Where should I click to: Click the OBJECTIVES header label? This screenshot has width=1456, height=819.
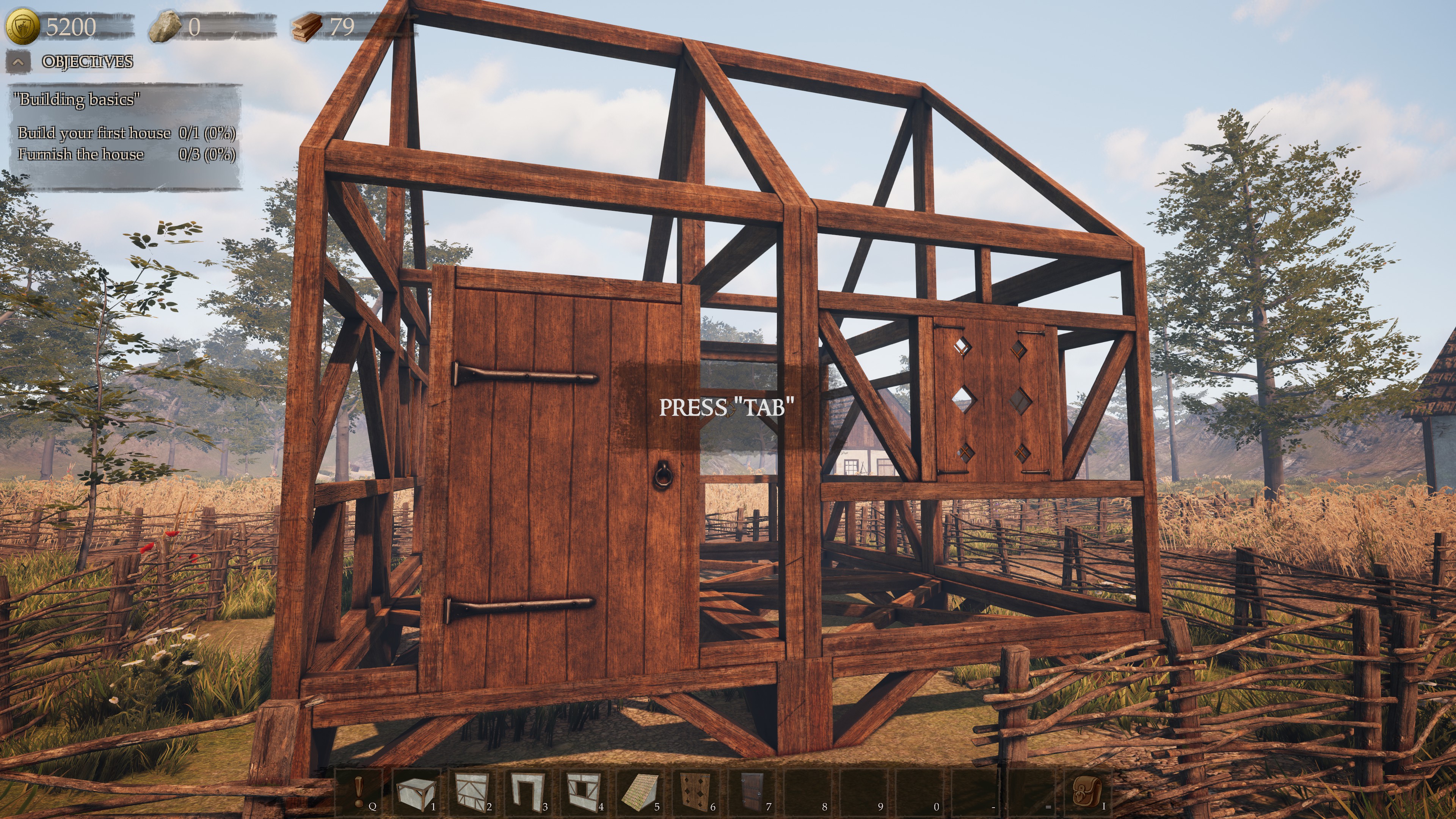point(88,62)
